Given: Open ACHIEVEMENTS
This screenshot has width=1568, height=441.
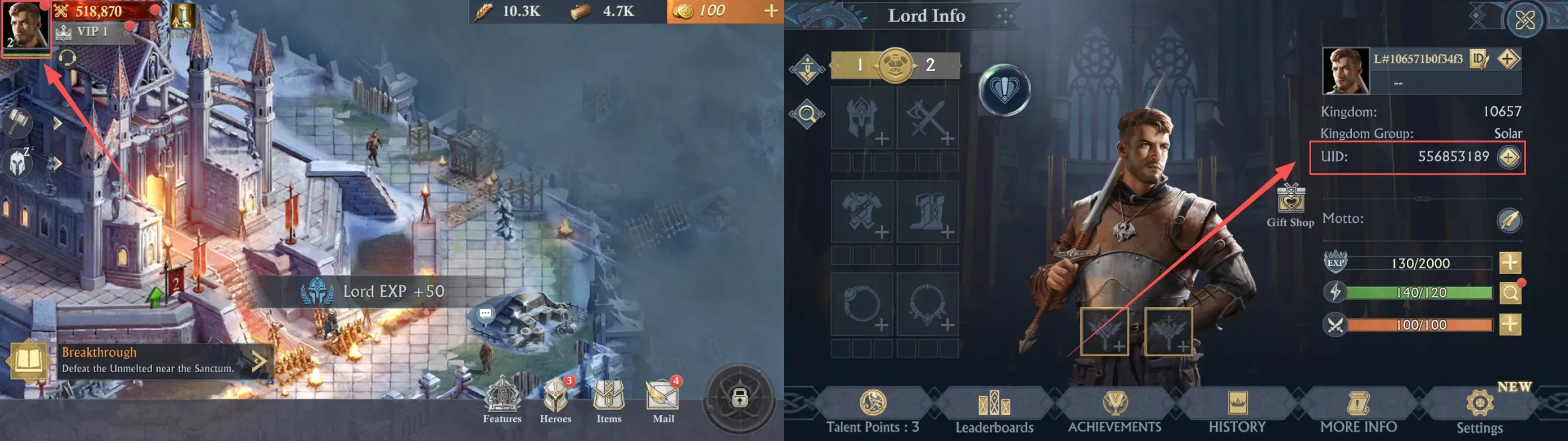Looking at the screenshot, I should 1114,412.
